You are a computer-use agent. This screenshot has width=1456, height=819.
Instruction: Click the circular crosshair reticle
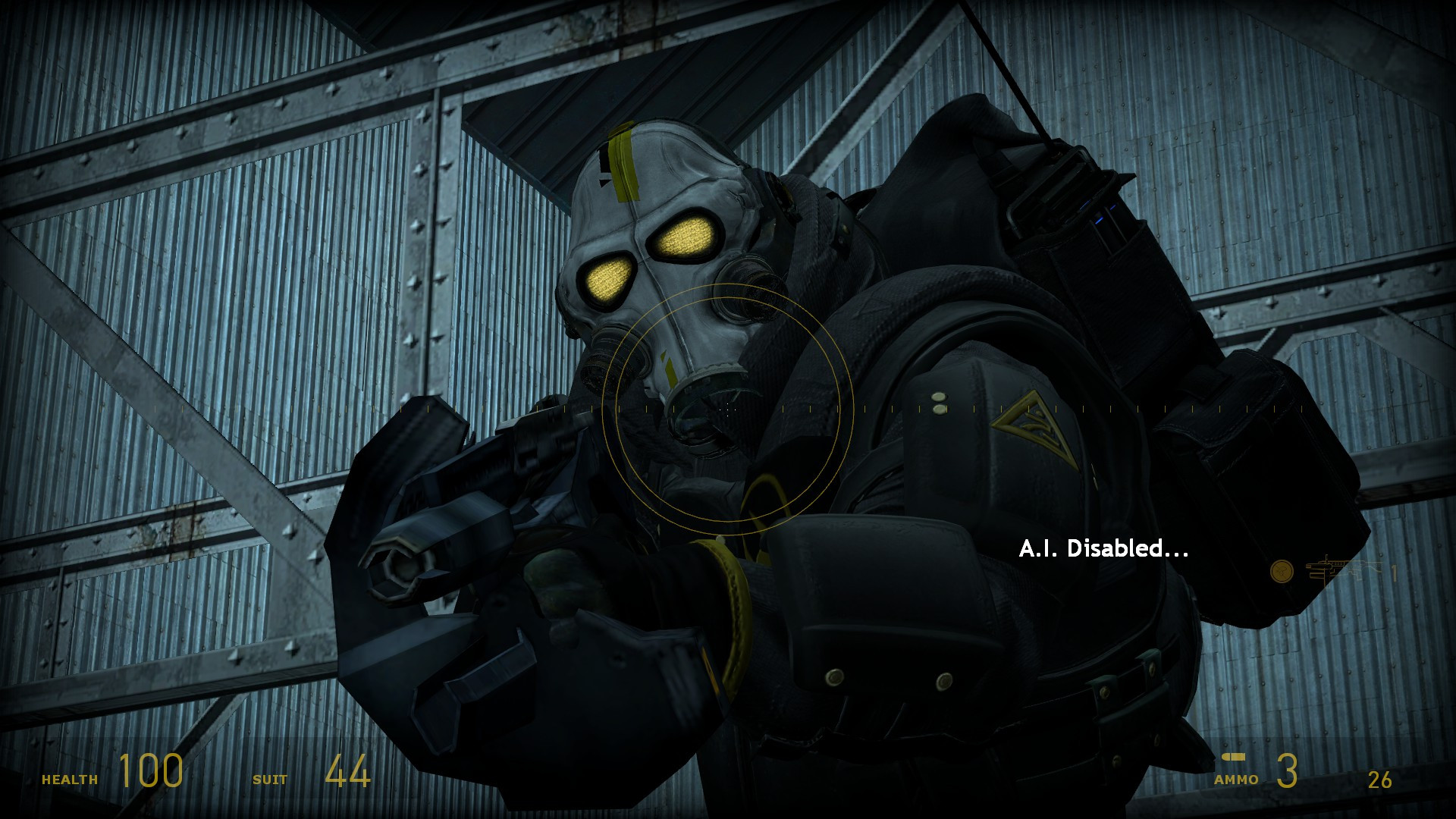click(728, 409)
